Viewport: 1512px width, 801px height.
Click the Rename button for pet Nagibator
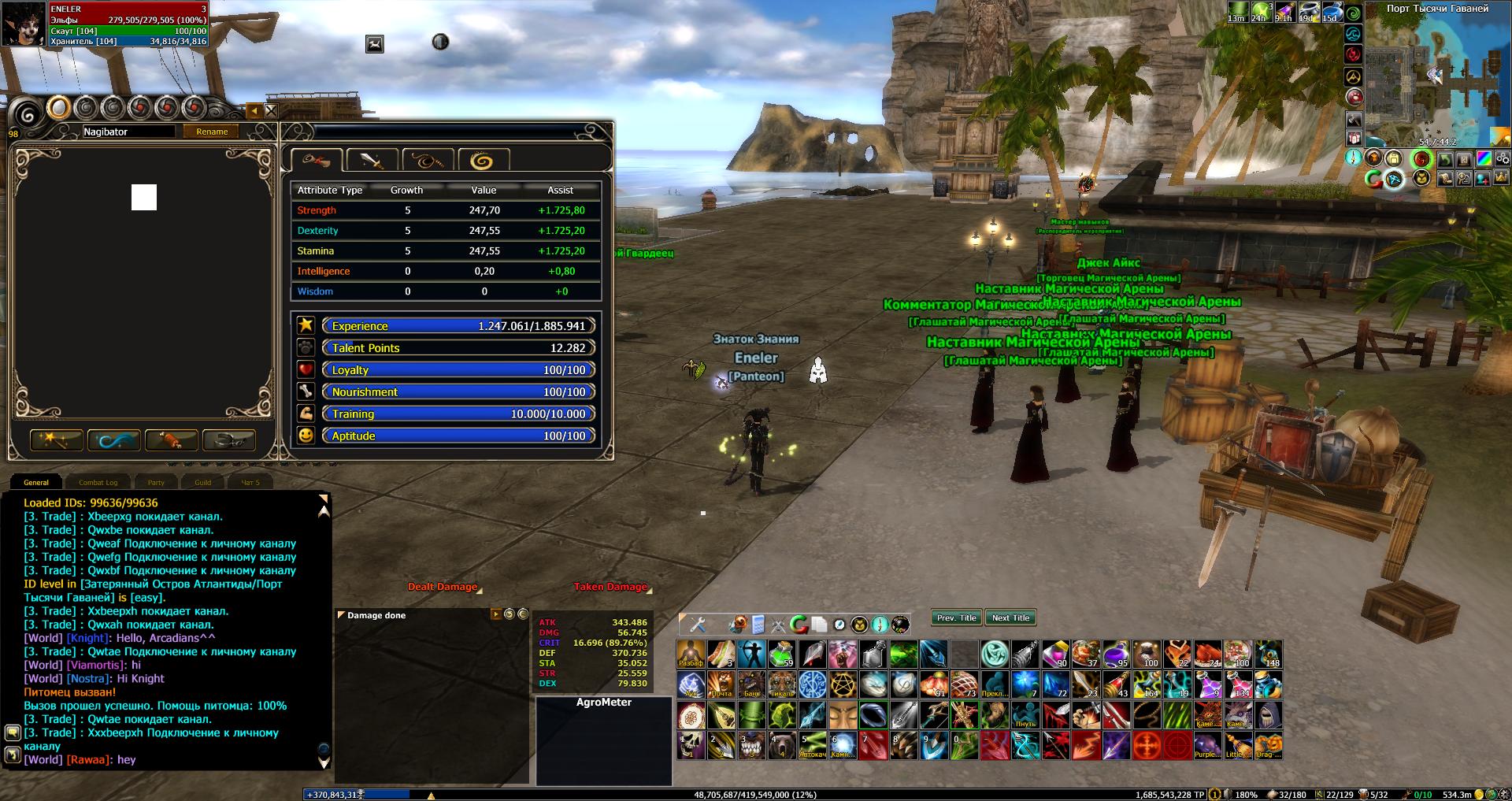pos(212,132)
